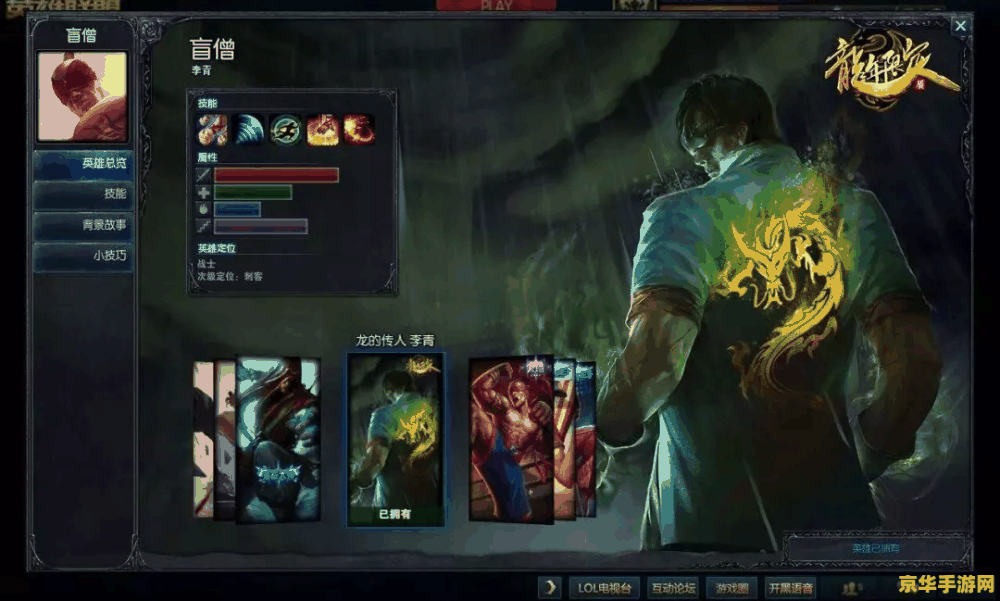Image resolution: width=1000 pixels, height=601 pixels.
Task: Switch to the 技能 skills tab
Action: point(83,194)
